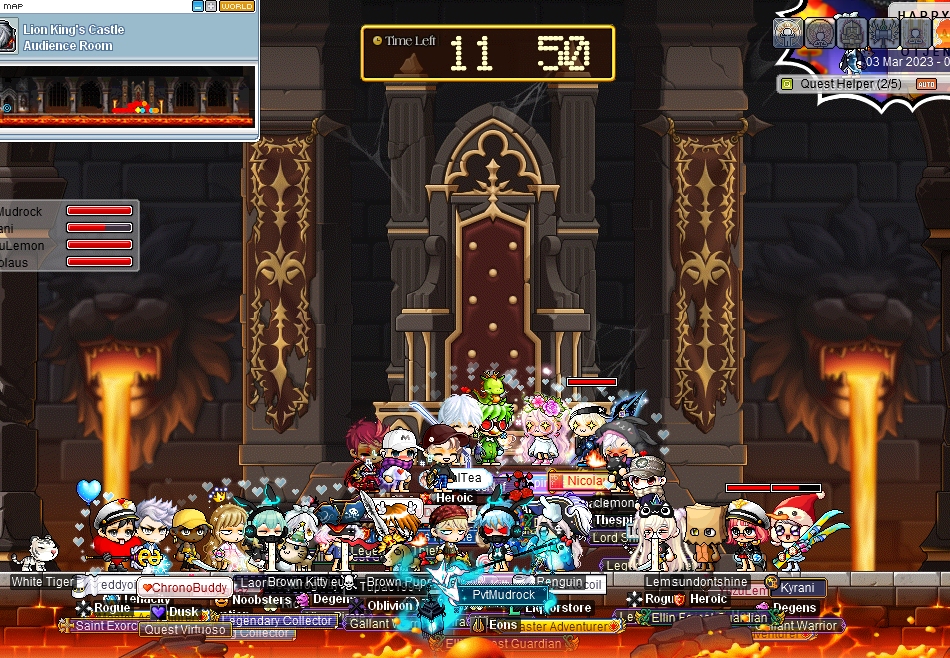Toggle the Quest Helper AUTO button
The height and width of the screenshot is (658, 950).
tap(926, 84)
